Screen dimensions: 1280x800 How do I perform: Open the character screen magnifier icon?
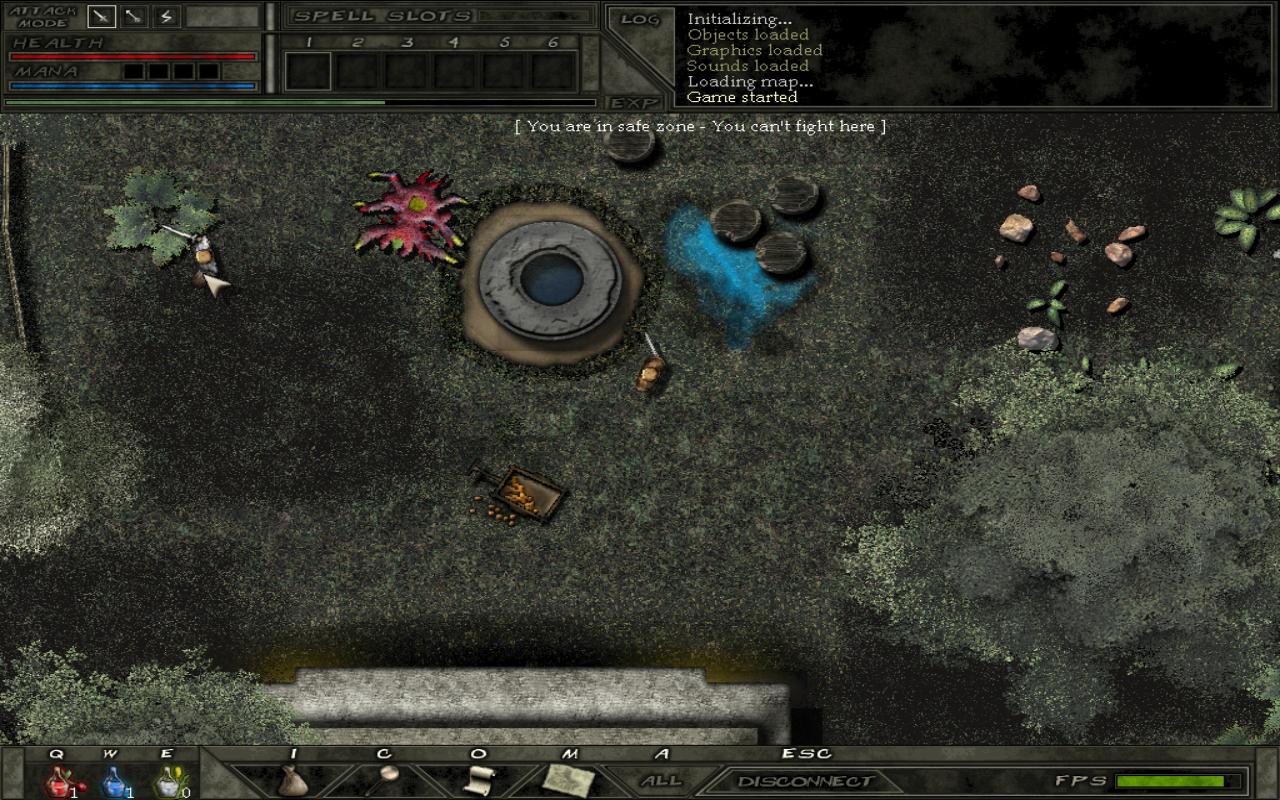387,776
